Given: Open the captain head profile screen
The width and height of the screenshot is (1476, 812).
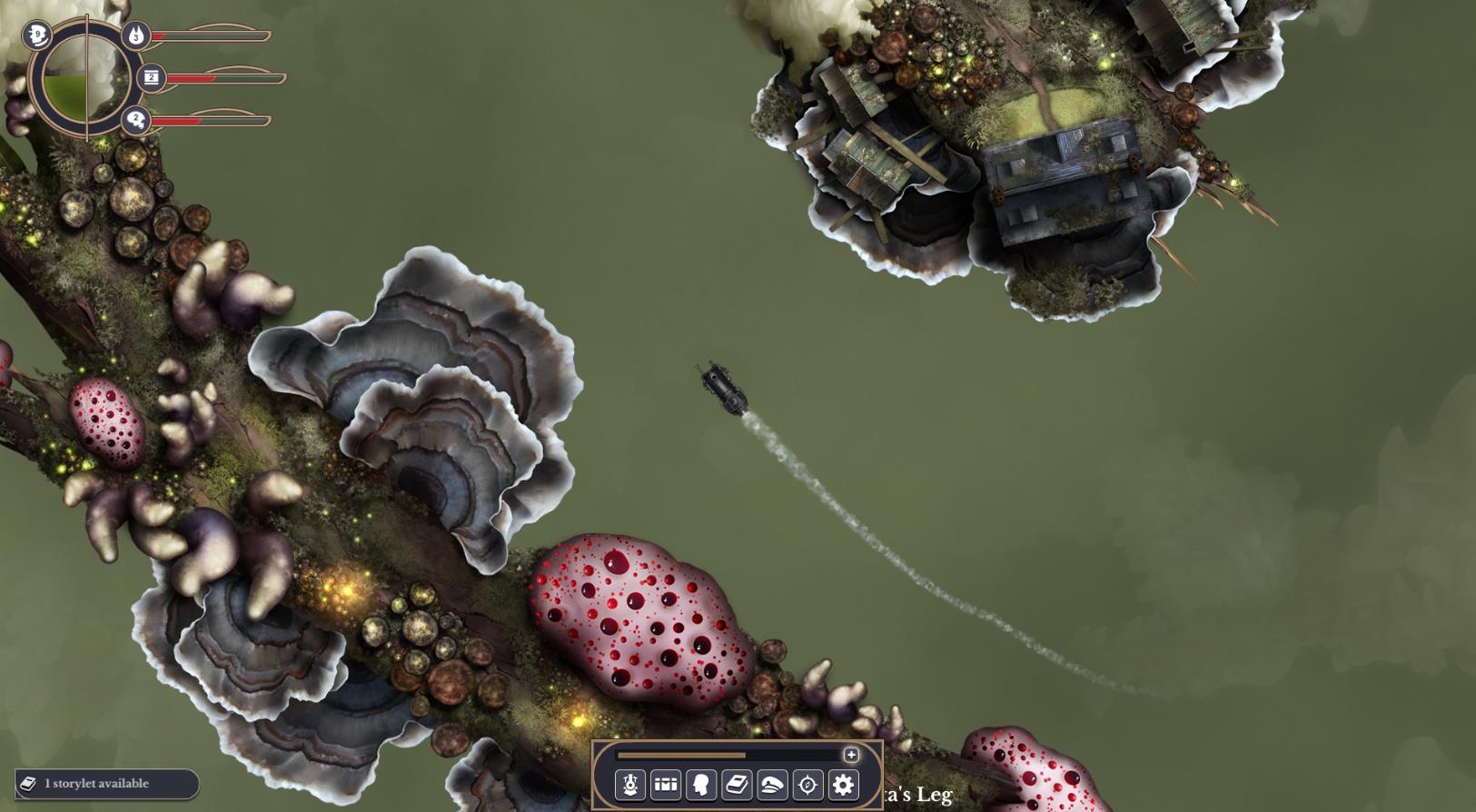Looking at the screenshot, I should coord(701,785).
